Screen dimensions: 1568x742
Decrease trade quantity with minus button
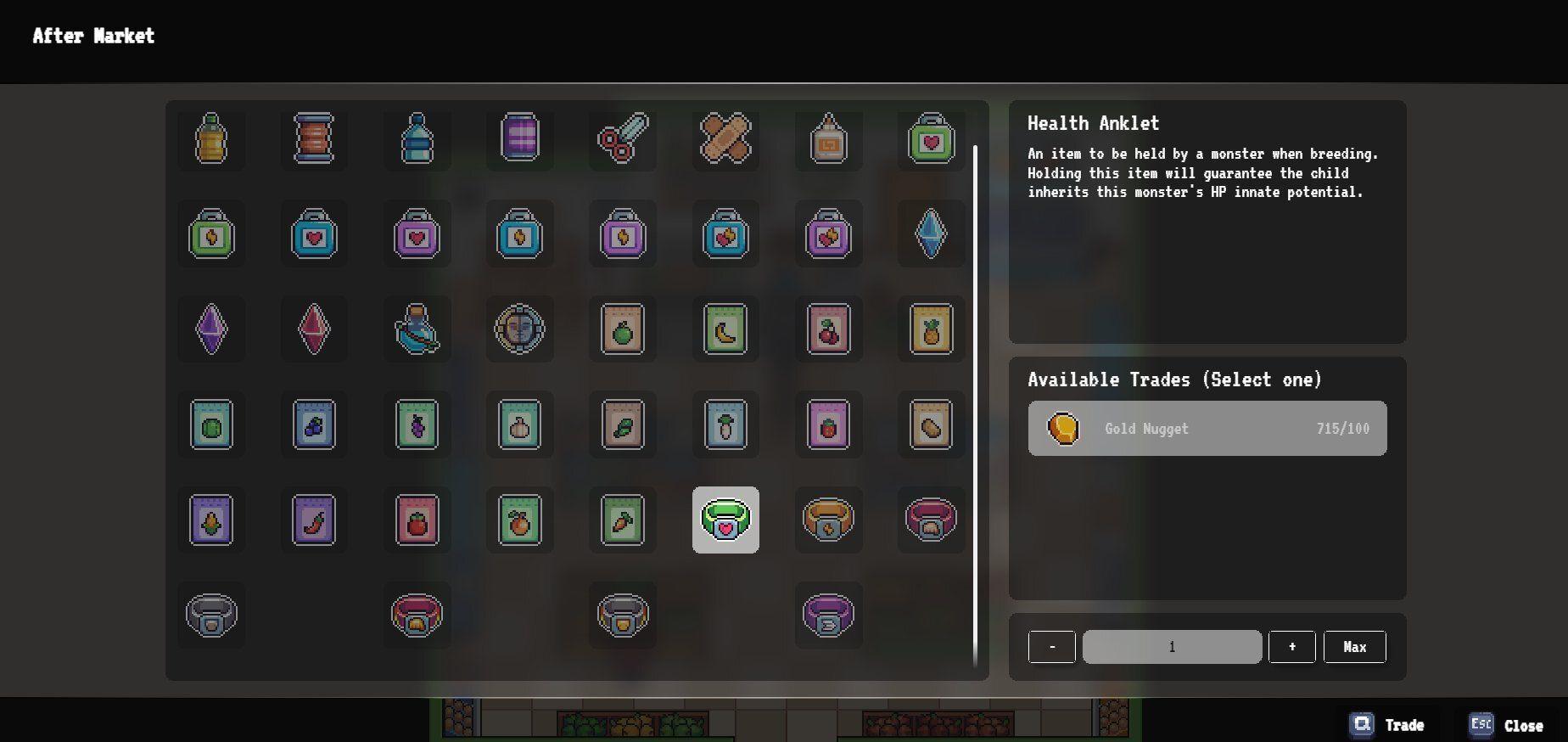1051,646
